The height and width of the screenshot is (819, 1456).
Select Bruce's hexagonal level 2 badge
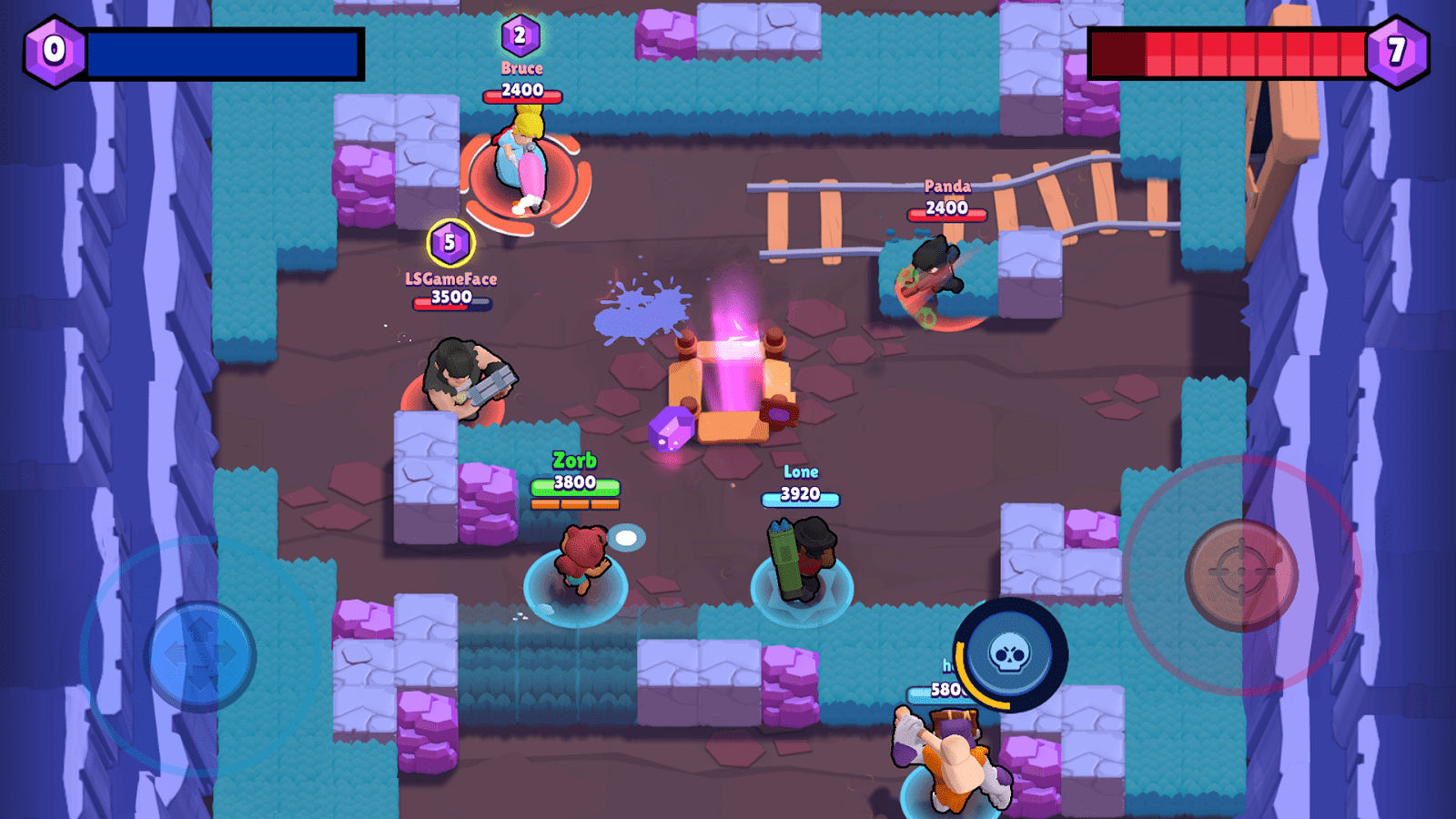click(x=519, y=36)
